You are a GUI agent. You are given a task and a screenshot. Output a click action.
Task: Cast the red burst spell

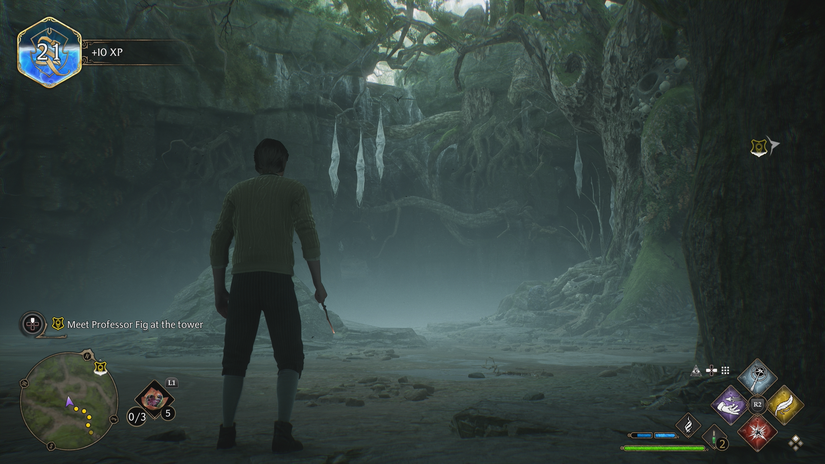[757, 432]
